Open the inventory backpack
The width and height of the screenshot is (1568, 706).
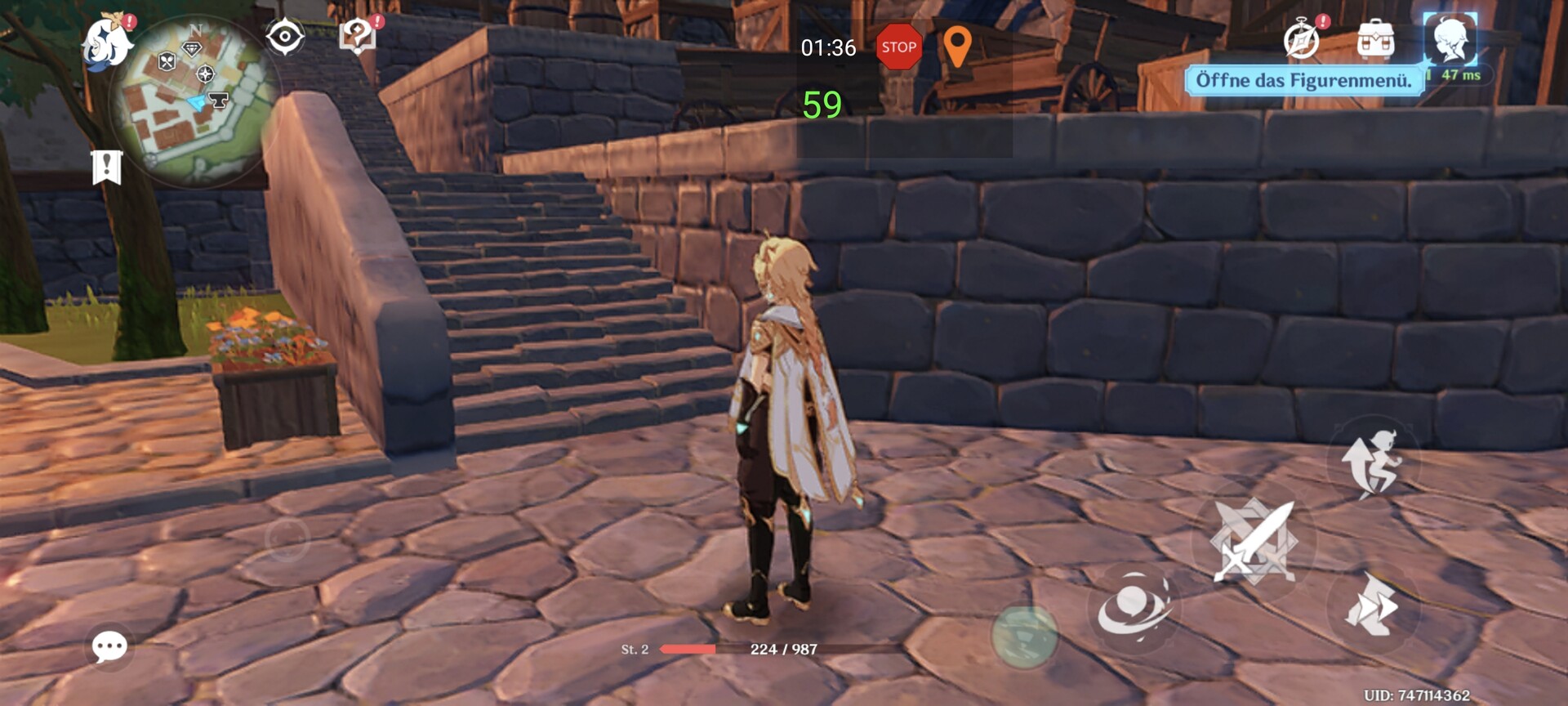(1375, 39)
